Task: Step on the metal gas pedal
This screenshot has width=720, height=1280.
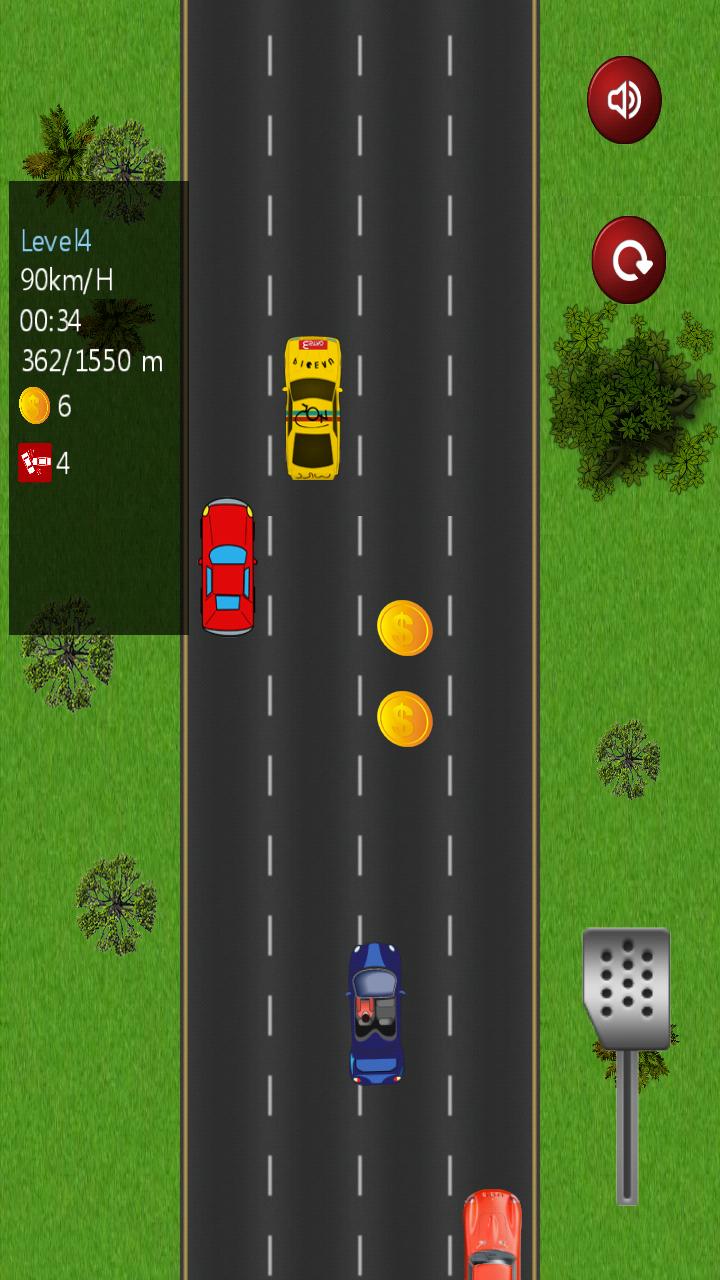Action: click(626, 988)
